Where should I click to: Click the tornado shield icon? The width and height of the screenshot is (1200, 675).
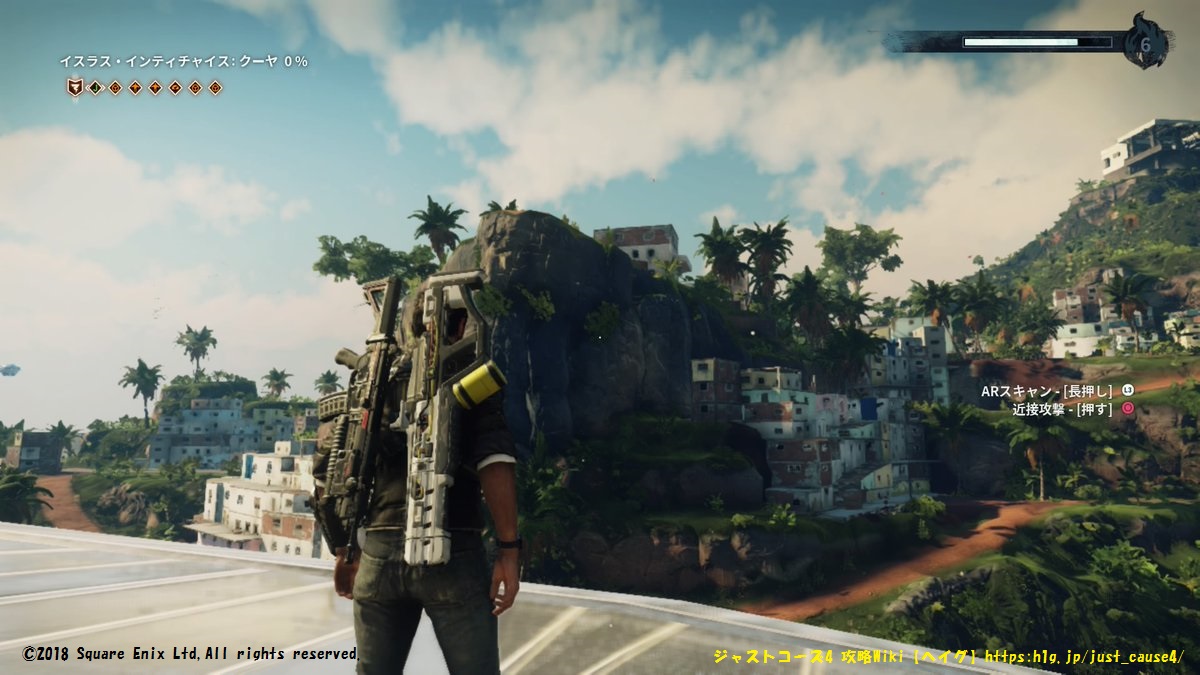pos(75,88)
